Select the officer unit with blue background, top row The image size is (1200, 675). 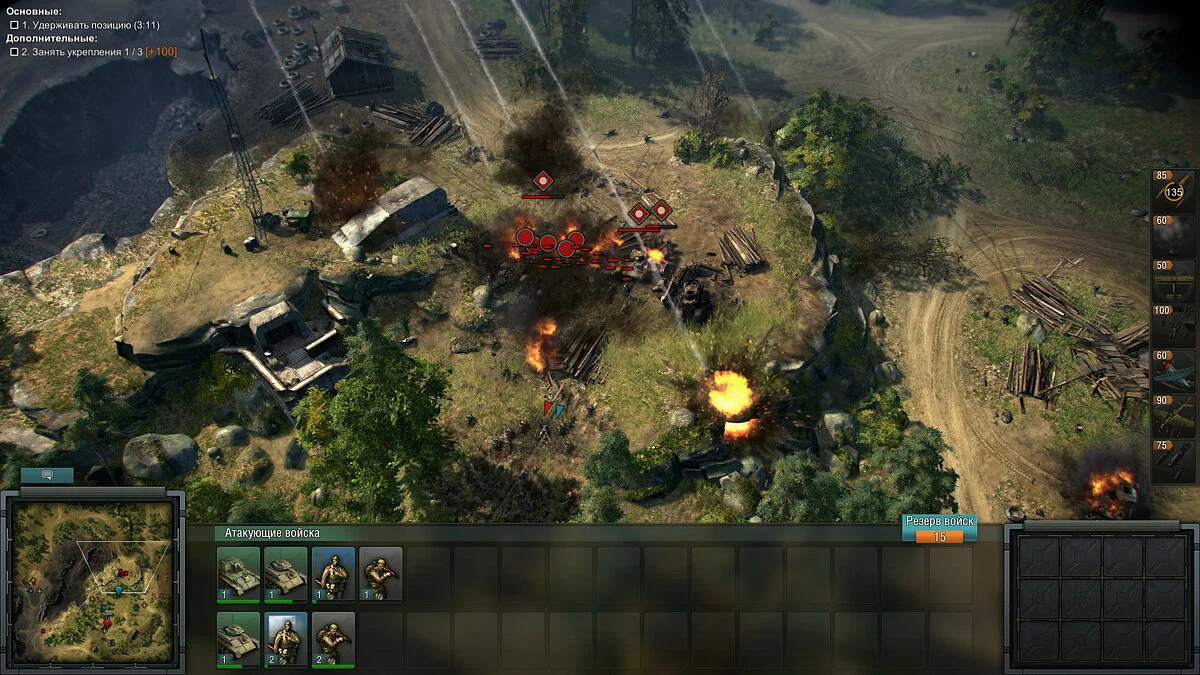click(333, 573)
